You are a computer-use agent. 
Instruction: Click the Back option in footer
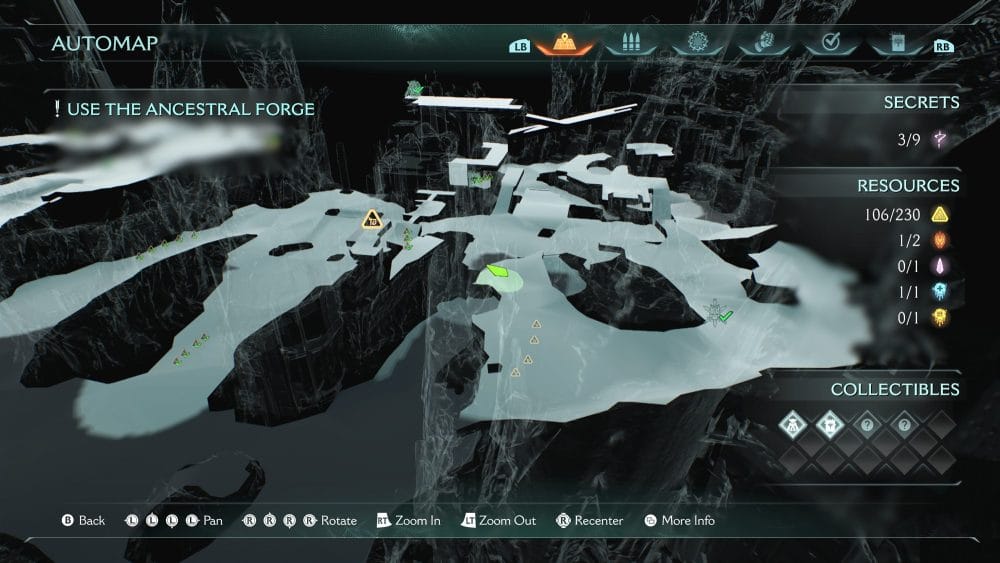83,521
